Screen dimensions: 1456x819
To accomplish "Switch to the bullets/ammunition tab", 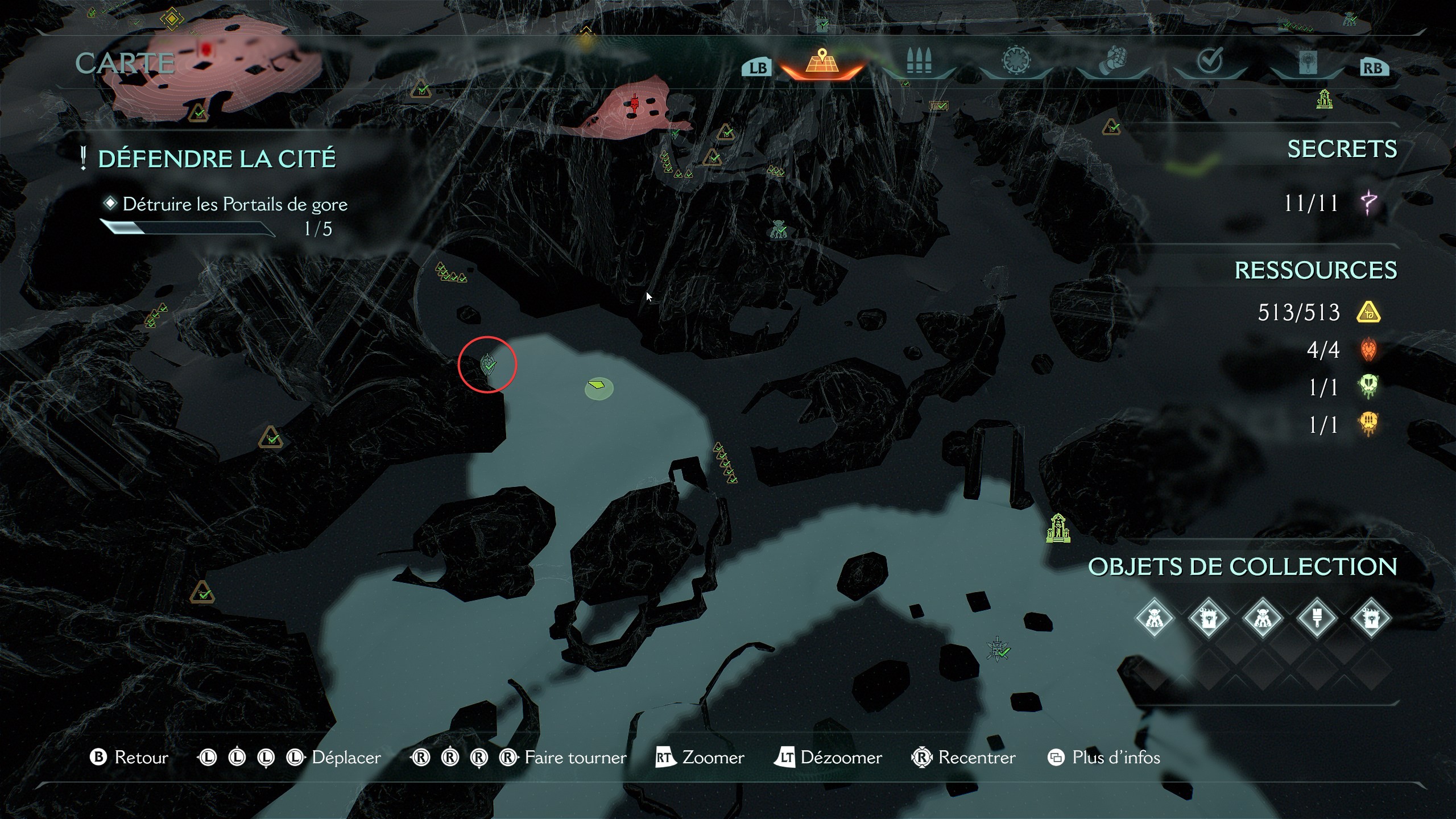I will 920,63.
